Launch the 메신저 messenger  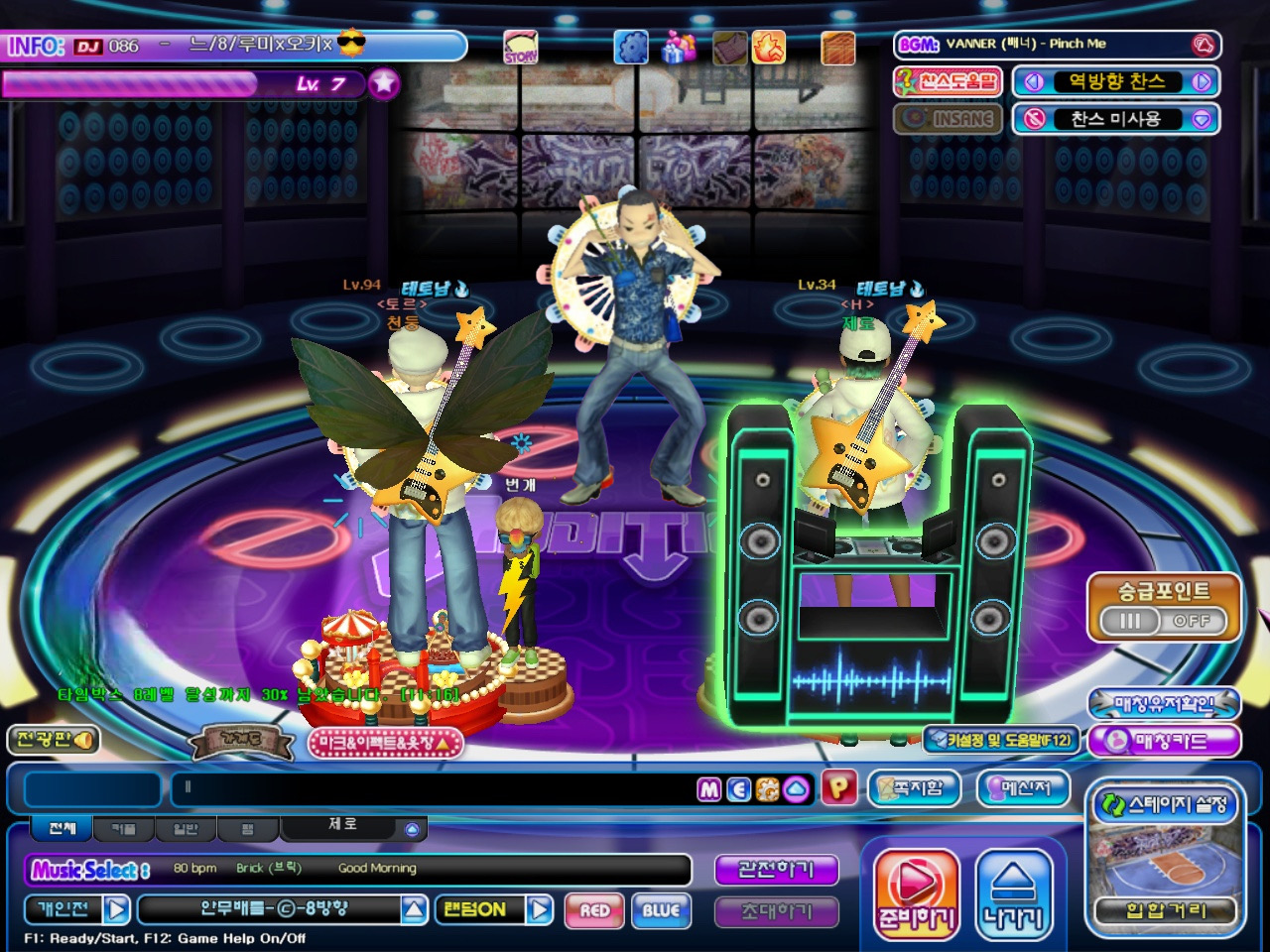1026,788
